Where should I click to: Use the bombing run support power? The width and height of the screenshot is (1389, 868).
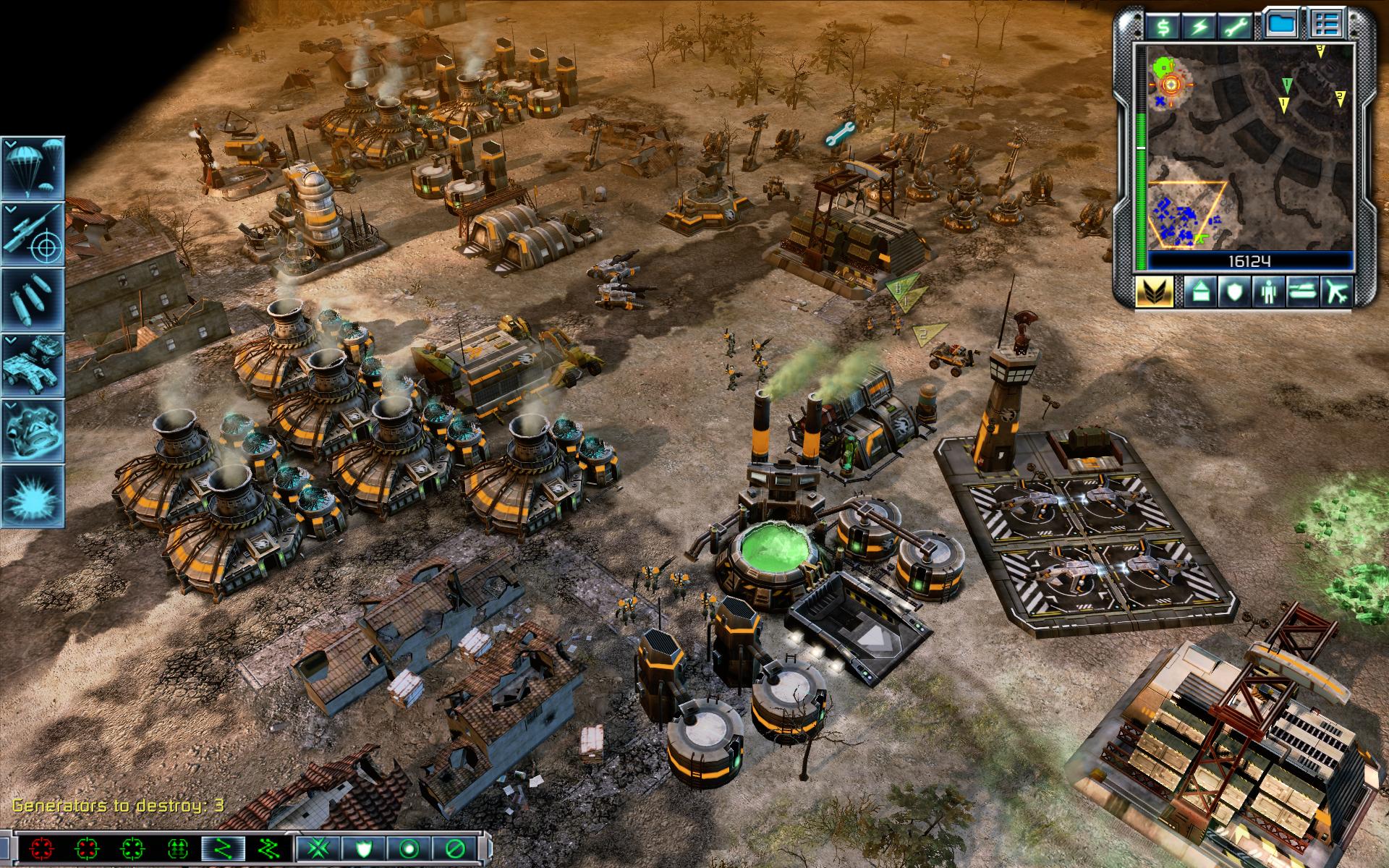[x=33, y=299]
